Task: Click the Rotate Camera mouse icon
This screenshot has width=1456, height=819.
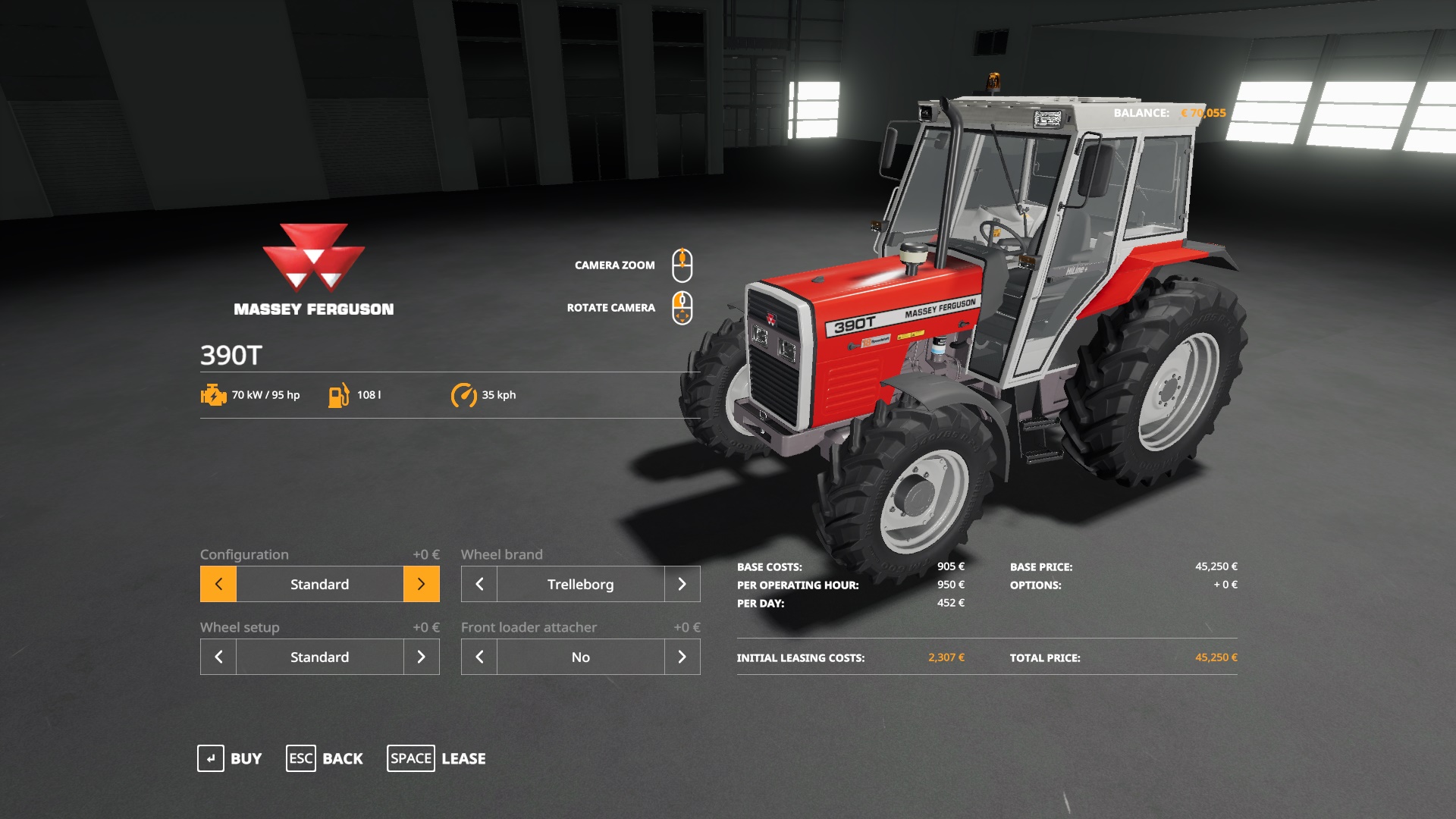Action: (683, 306)
